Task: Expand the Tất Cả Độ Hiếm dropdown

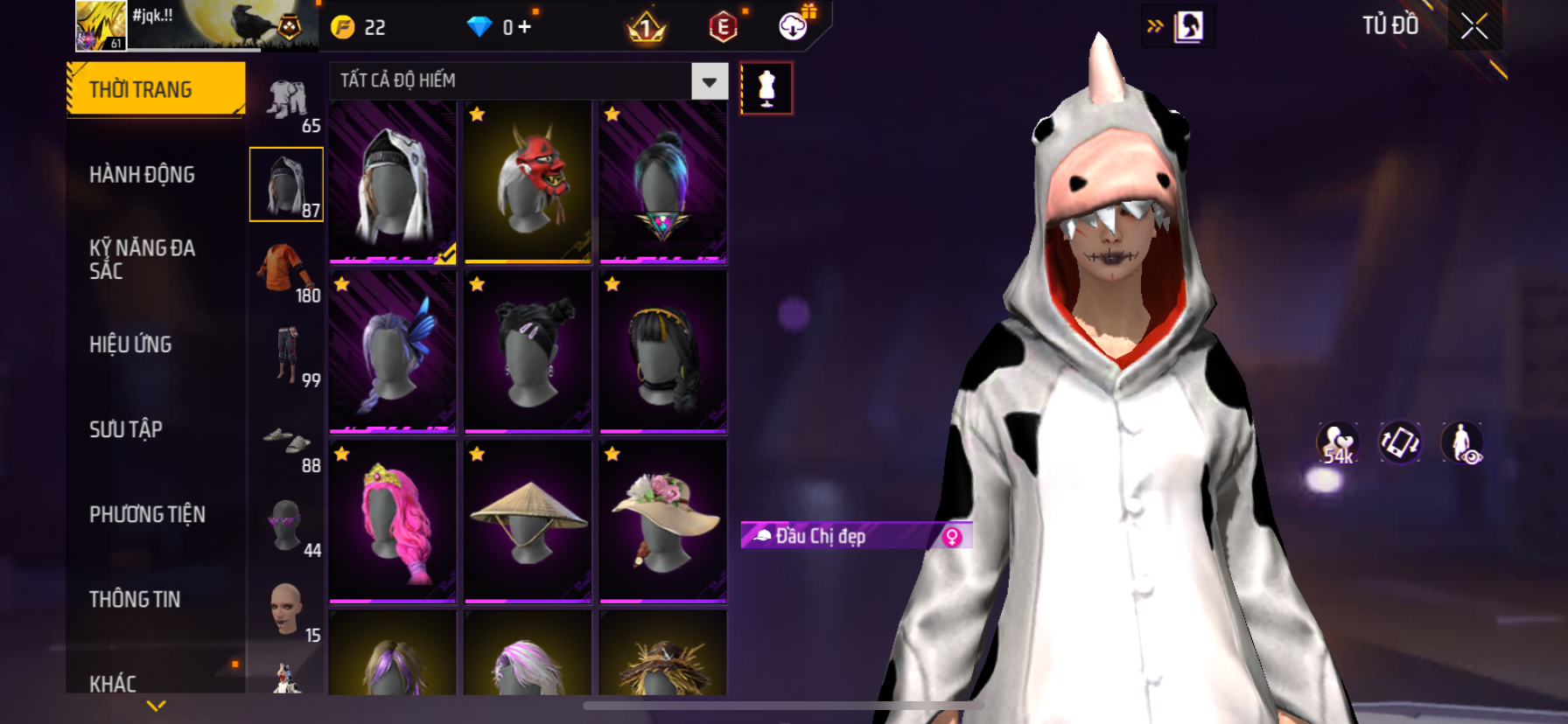Action: tap(709, 81)
